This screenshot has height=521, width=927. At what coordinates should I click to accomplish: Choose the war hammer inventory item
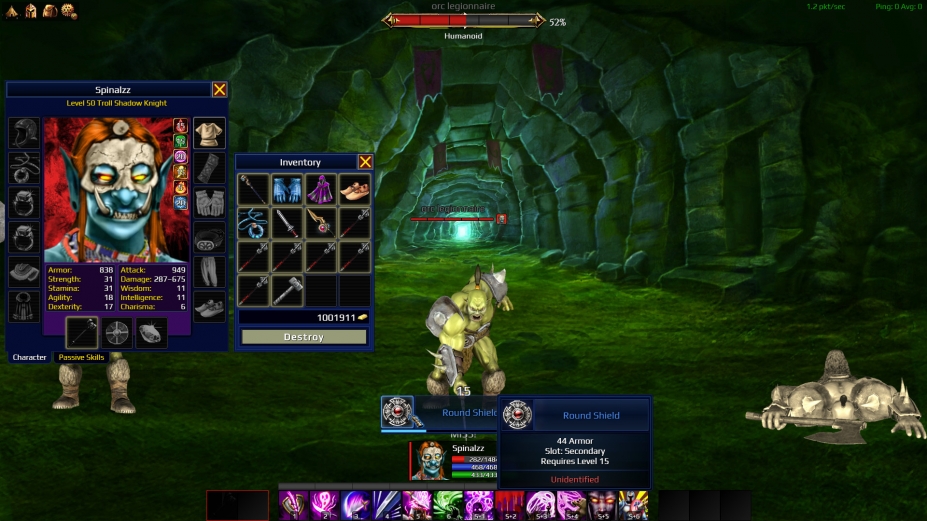click(x=286, y=290)
